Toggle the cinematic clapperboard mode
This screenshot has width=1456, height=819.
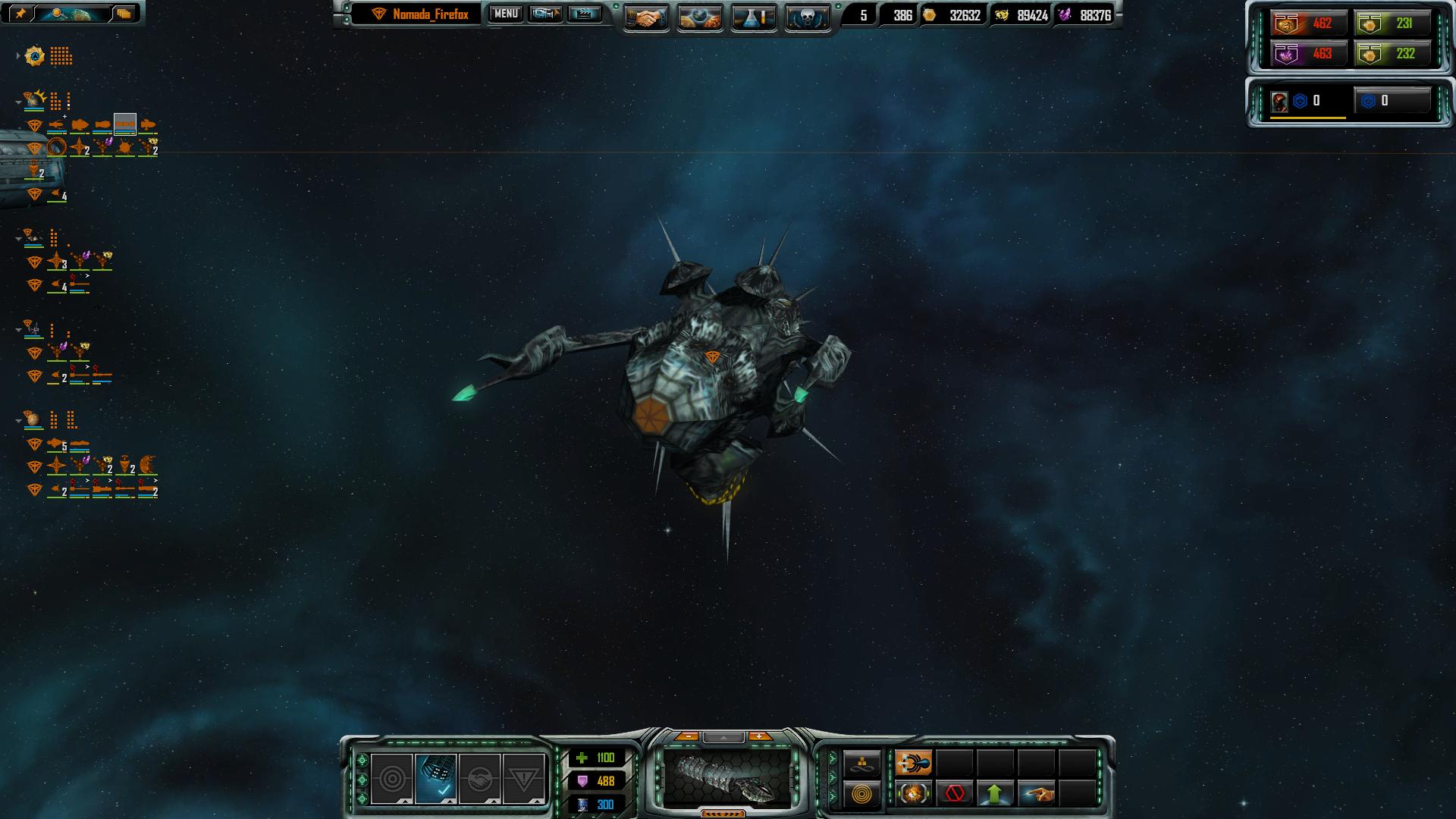coord(584,14)
